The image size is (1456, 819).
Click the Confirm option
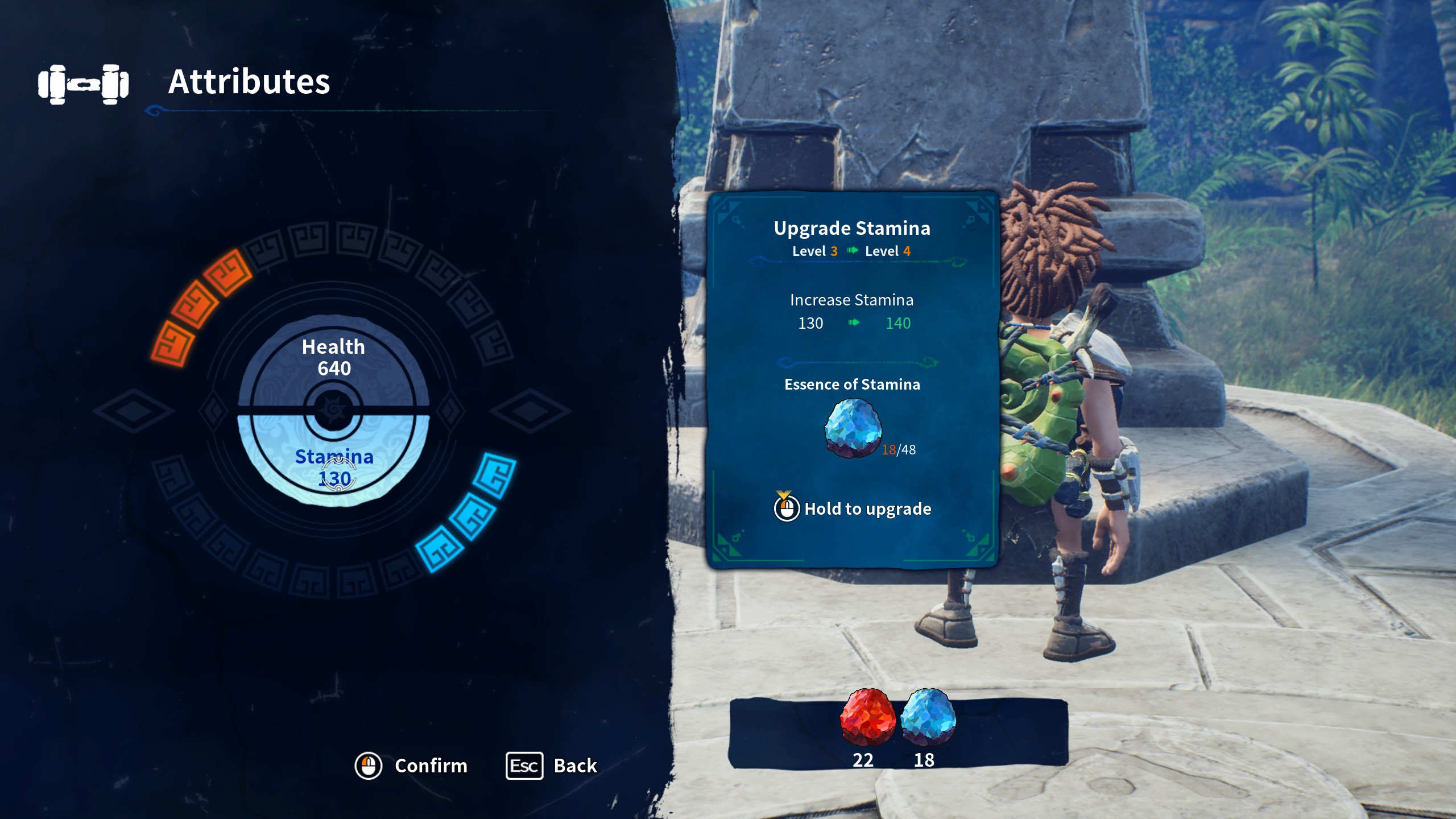click(411, 766)
